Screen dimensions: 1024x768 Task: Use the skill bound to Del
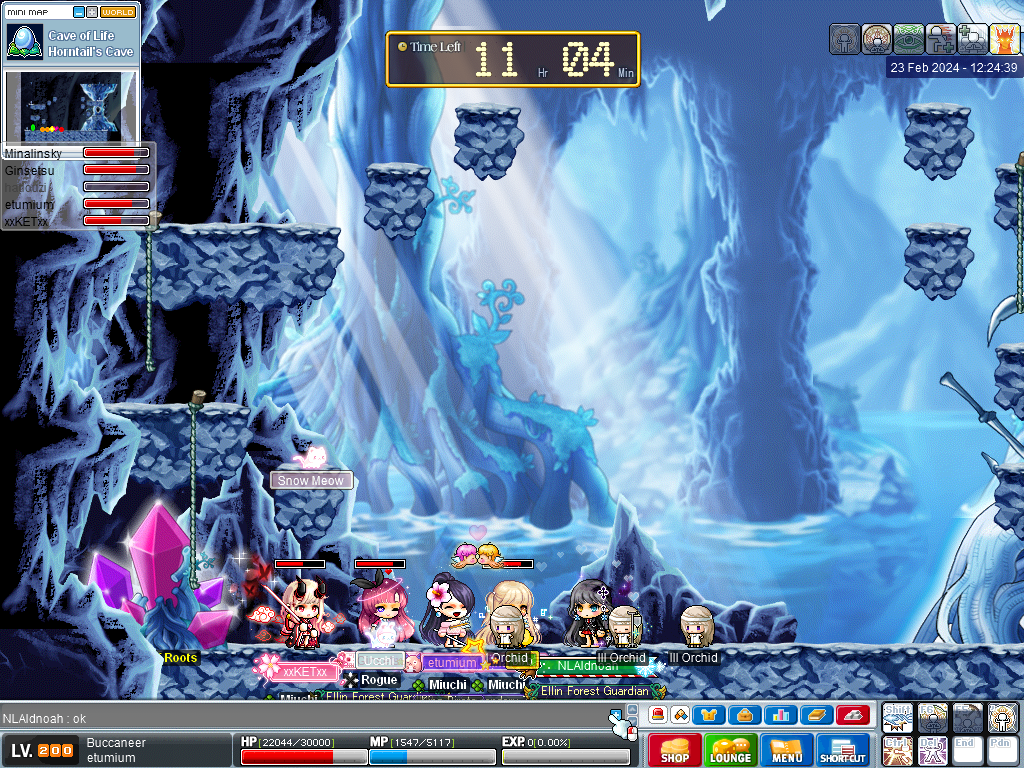933,750
